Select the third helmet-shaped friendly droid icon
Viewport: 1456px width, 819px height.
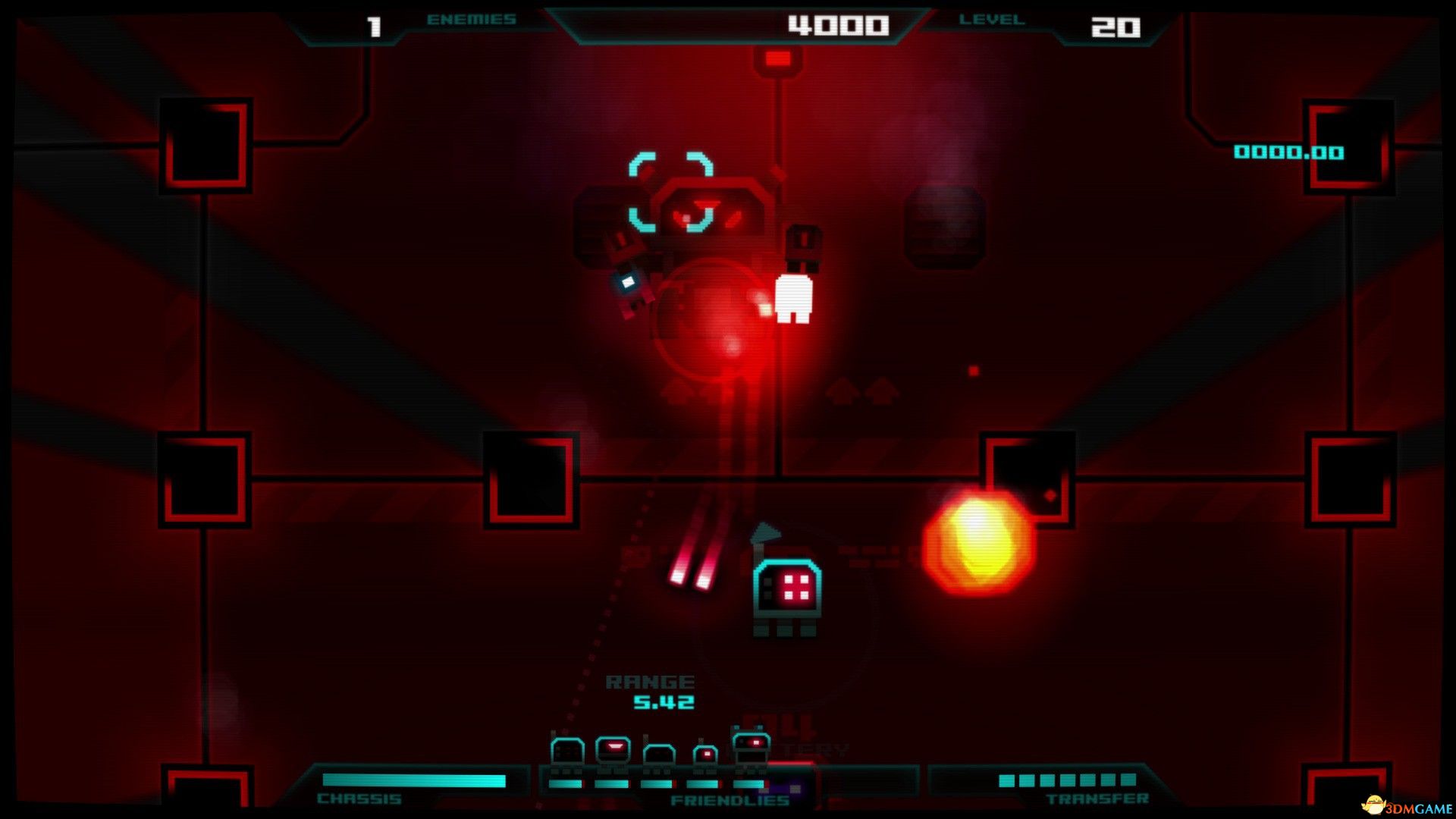pos(659,752)
